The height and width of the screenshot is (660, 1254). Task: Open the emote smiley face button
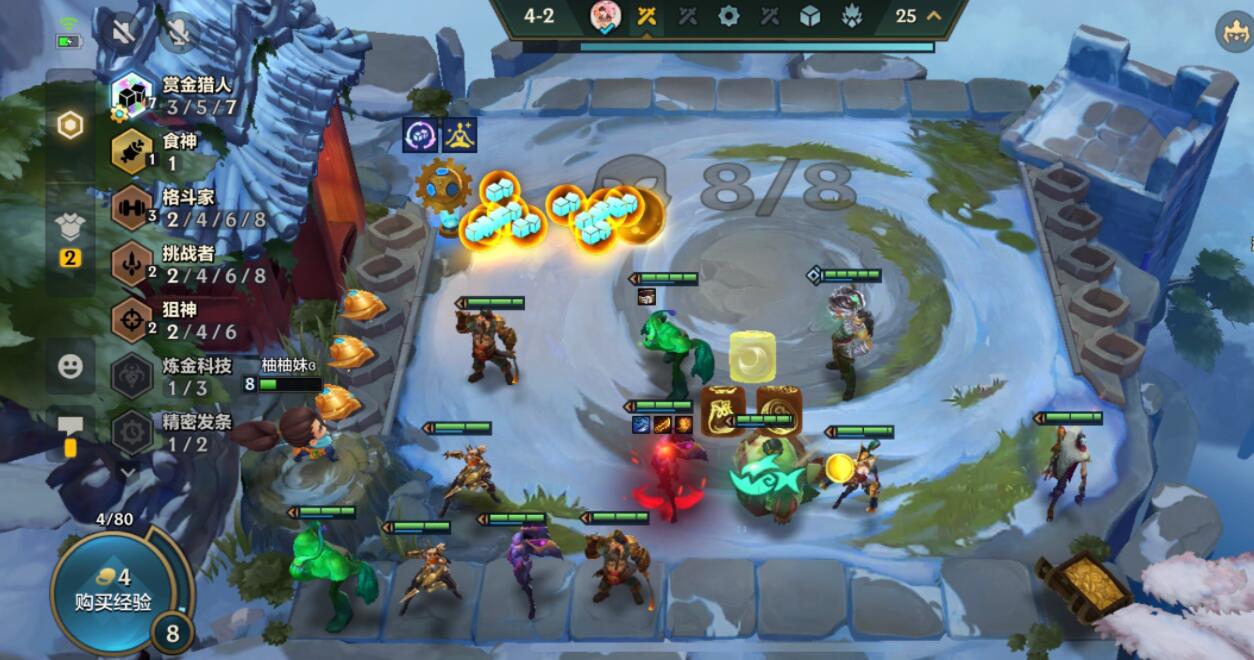click(x=70, y=366)
